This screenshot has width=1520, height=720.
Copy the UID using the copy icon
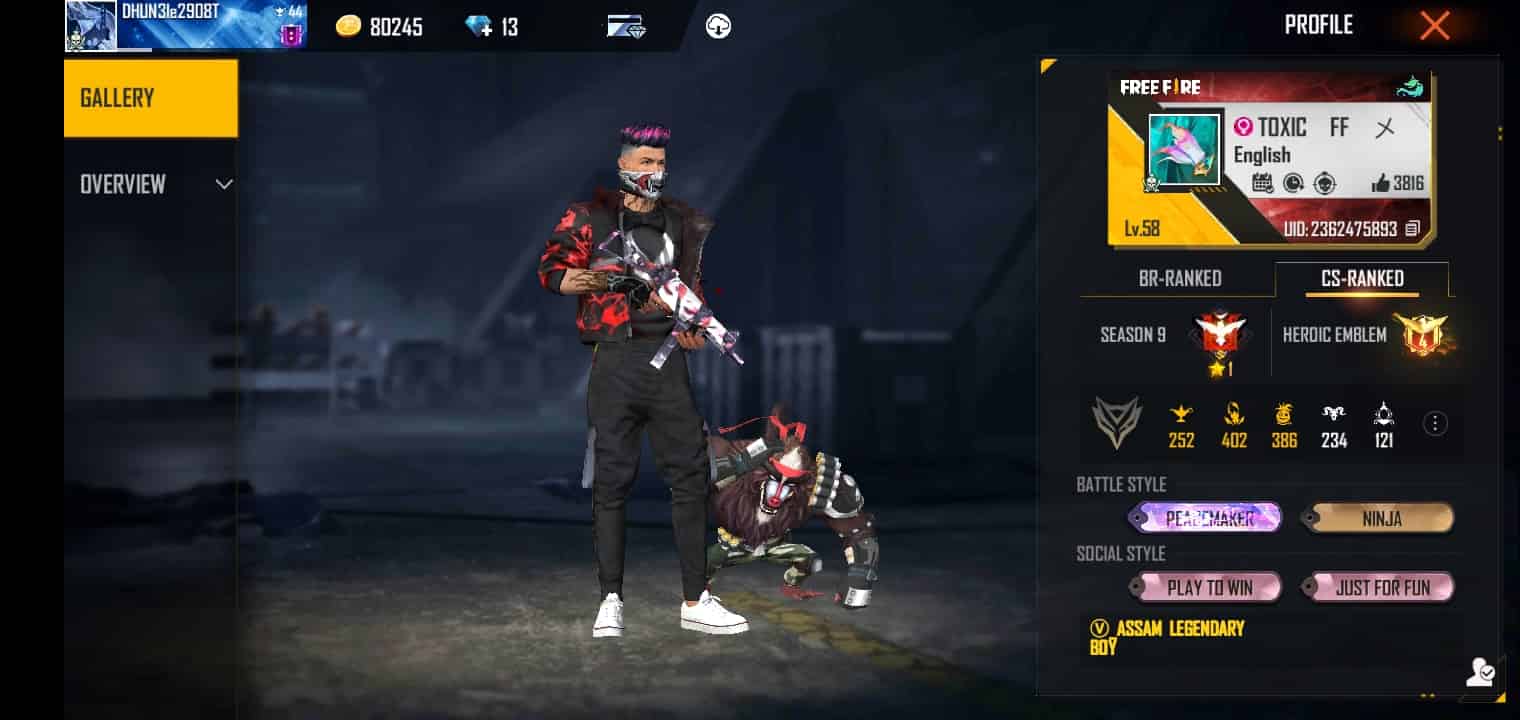tap(1412, 229)
